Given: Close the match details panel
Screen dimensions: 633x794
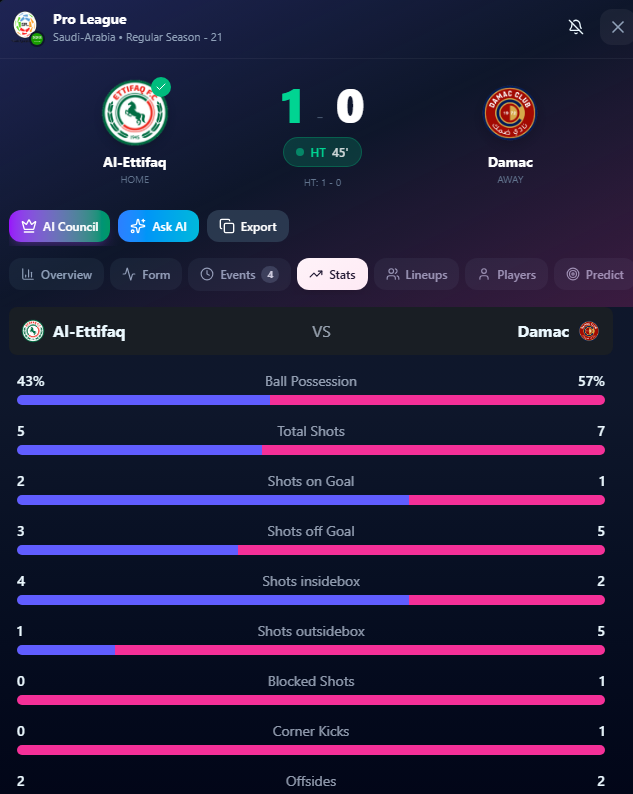Looking at the screenshot, I should [x=616, y=27].
